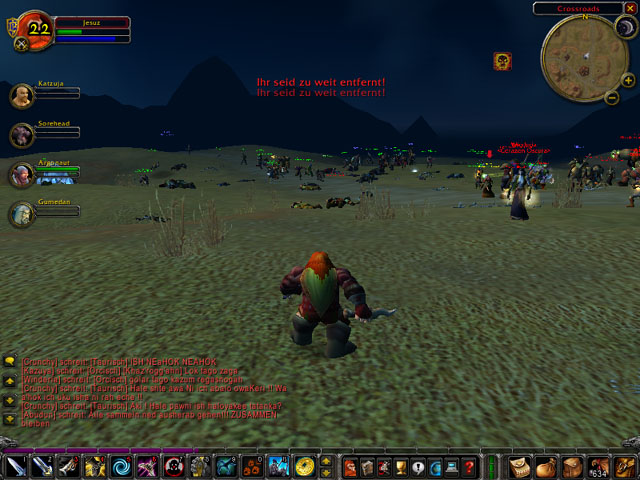
Task: Activate the blue swirl ability on action bar
Action: tap(120, 467)
